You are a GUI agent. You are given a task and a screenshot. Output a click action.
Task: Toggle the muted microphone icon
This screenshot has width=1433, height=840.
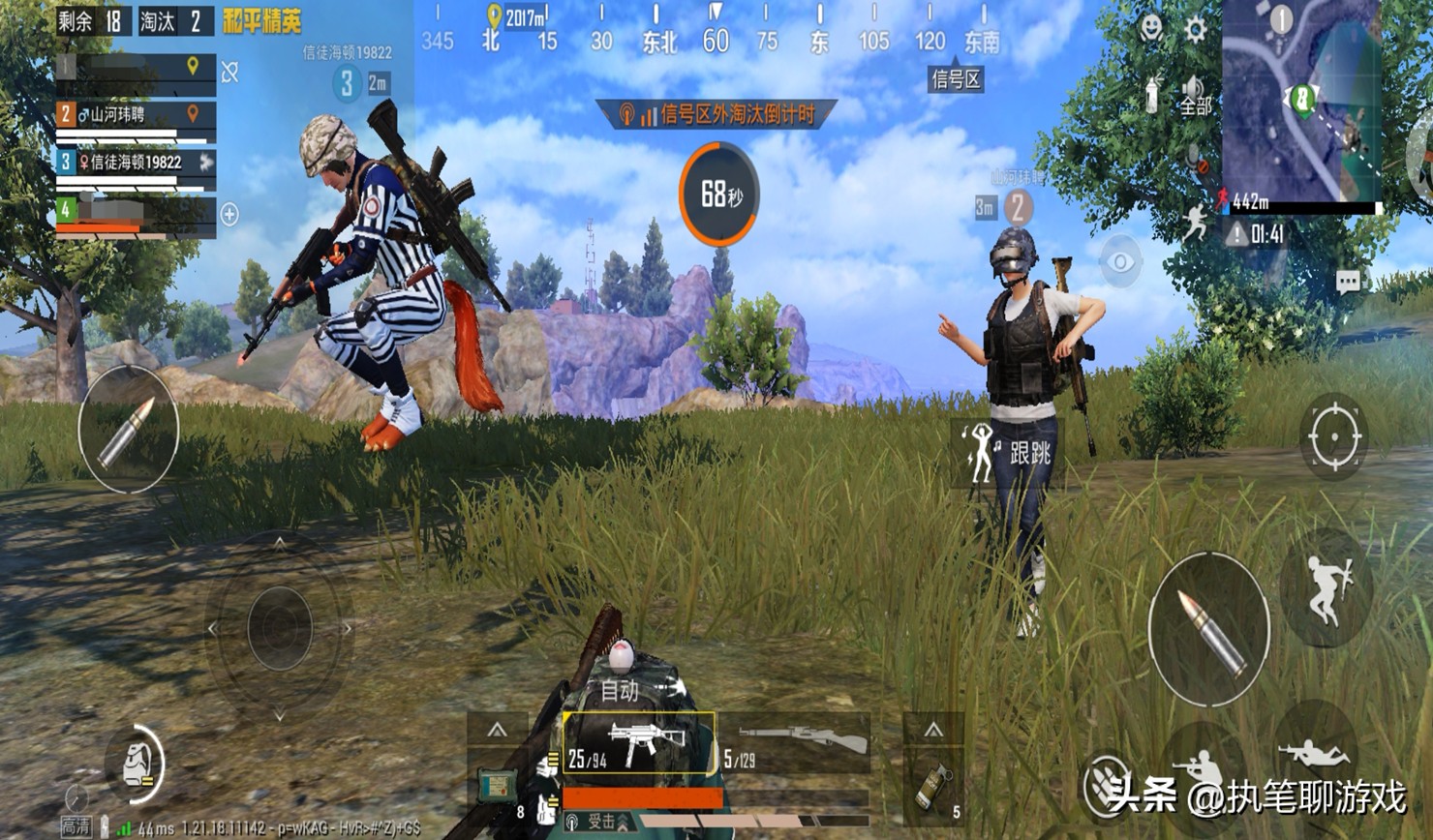1197,160
